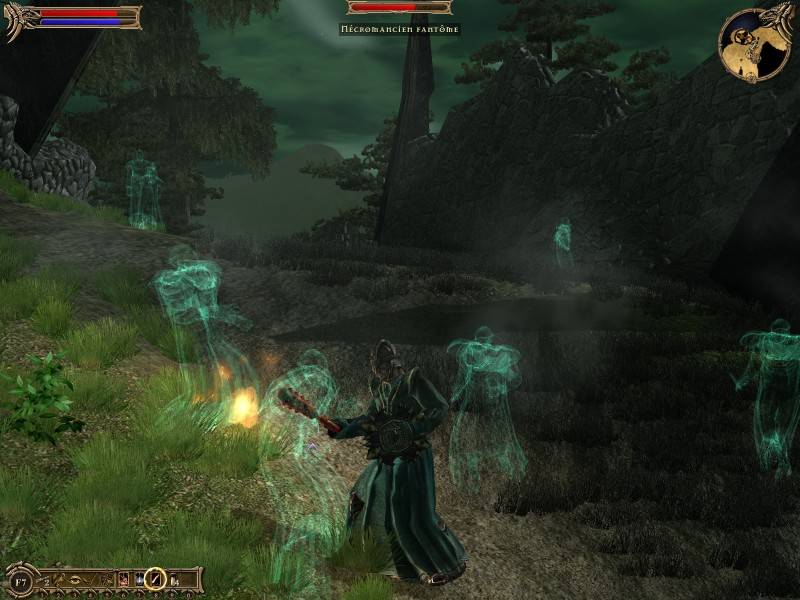Click the round F7 button on the hotbar
The image size is (800, 600).
20,582
